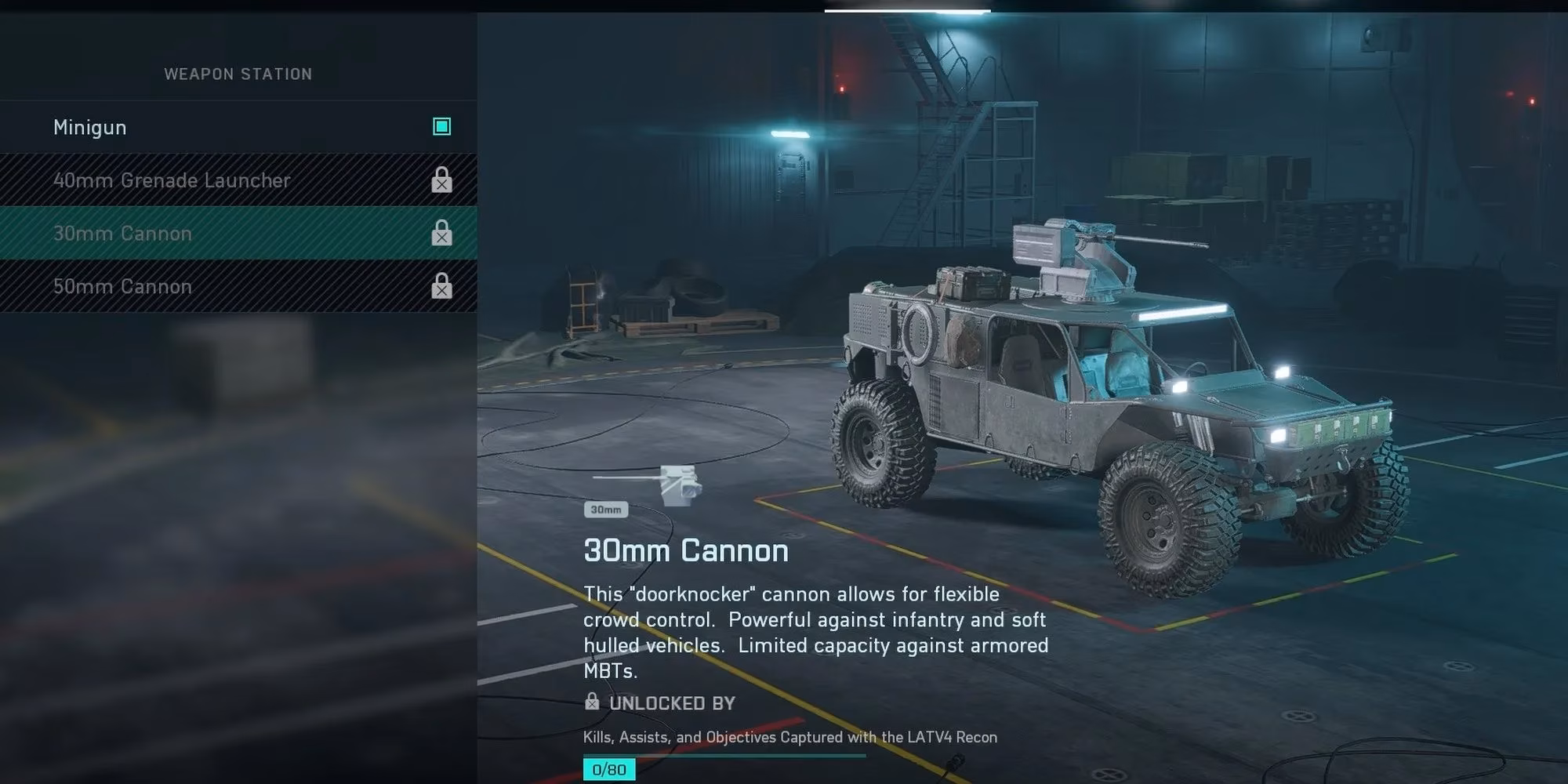Click the lock icon beside 30mm Cannon
This screenshot has width=1568, height=784.
tap(443, 233)
